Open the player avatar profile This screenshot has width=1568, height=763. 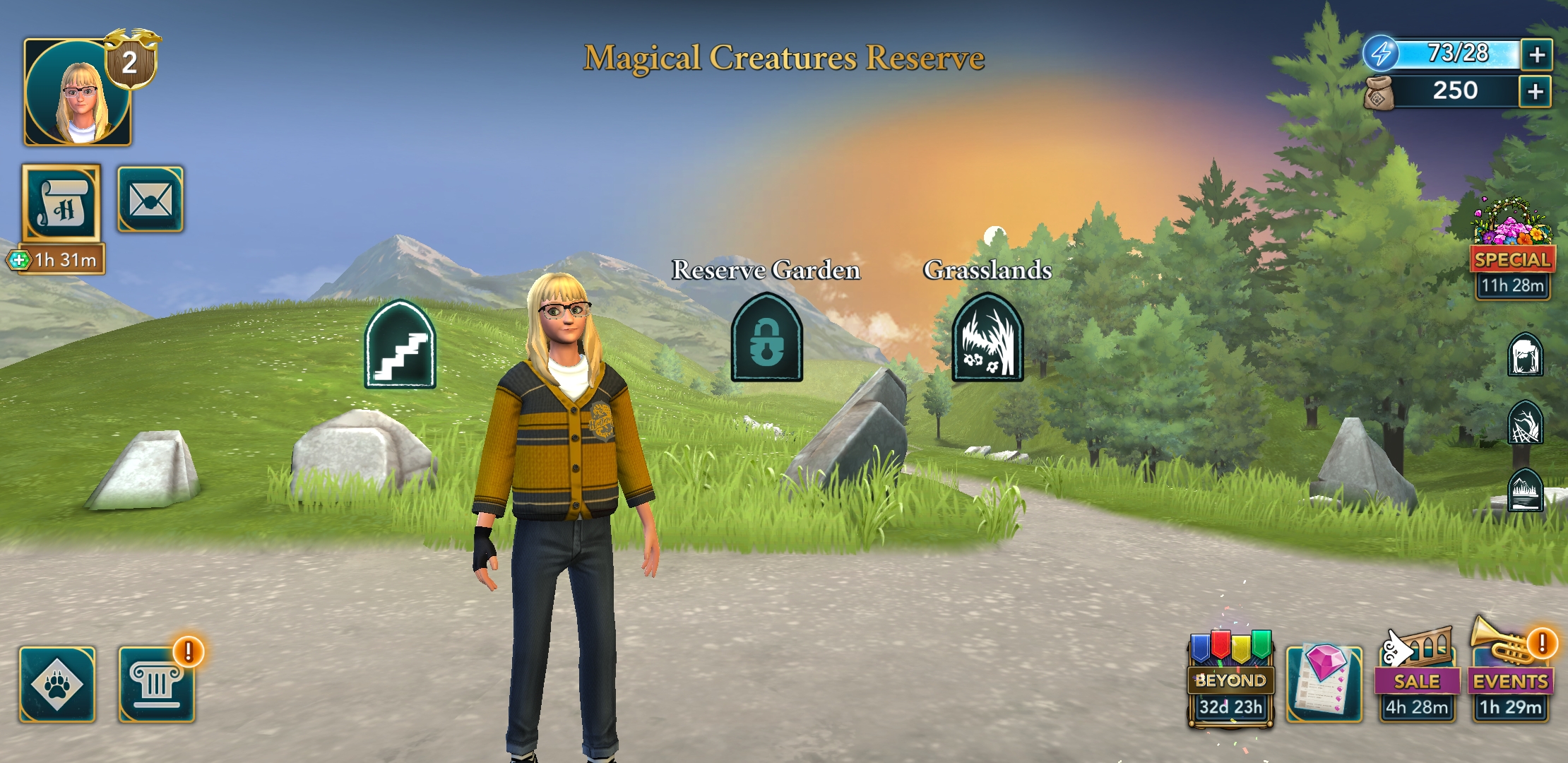coord(78,93)
